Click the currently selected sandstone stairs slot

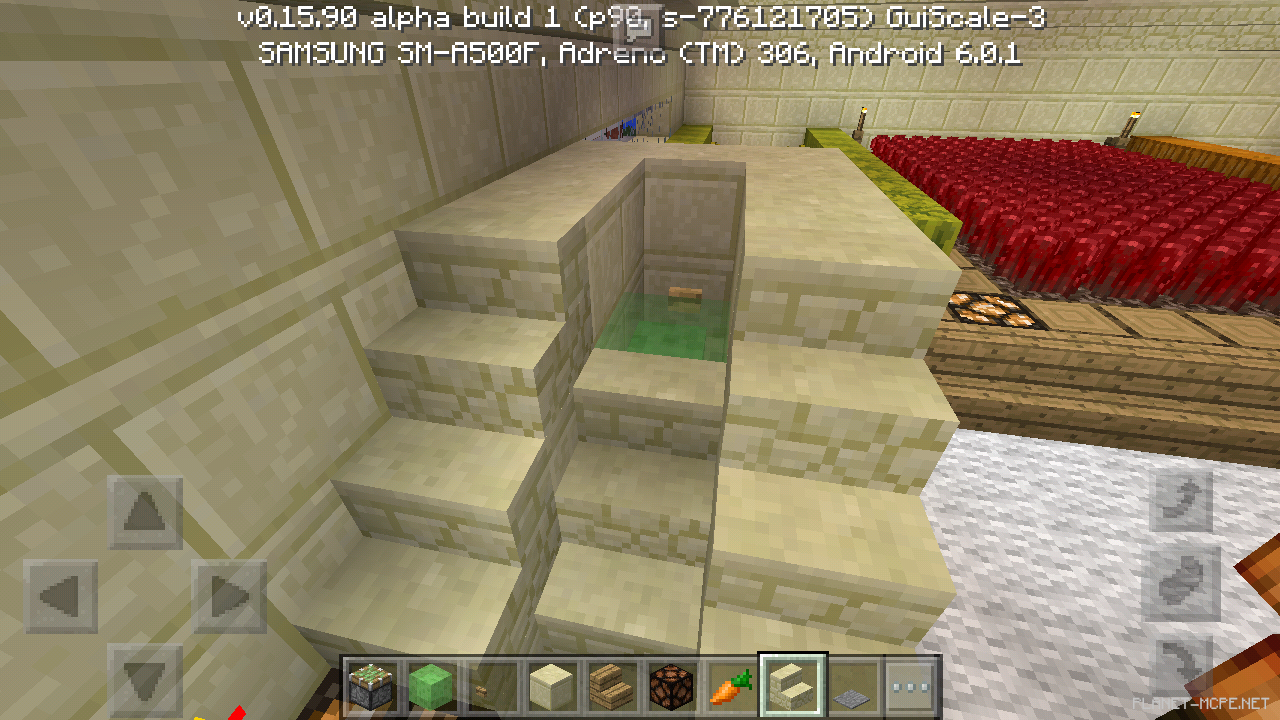791,686
